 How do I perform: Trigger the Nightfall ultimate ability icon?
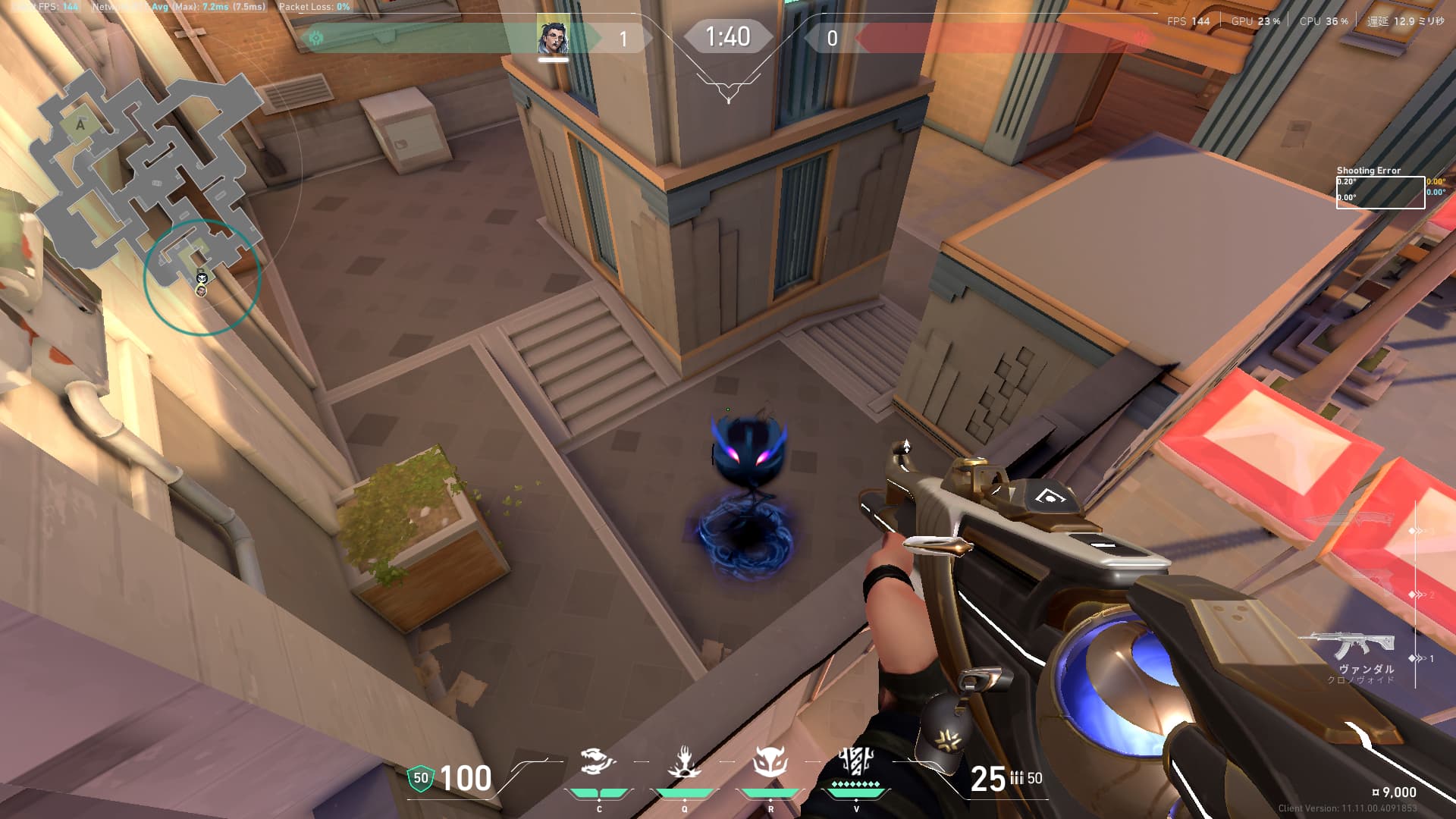click(856, 761)
